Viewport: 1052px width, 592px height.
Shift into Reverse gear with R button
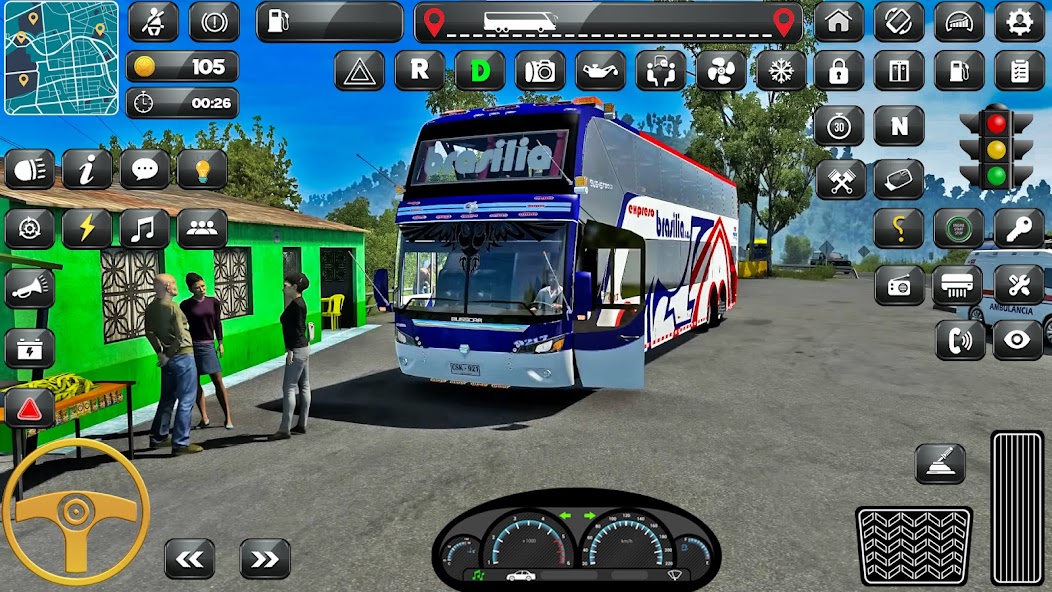(x=419, y=70)
